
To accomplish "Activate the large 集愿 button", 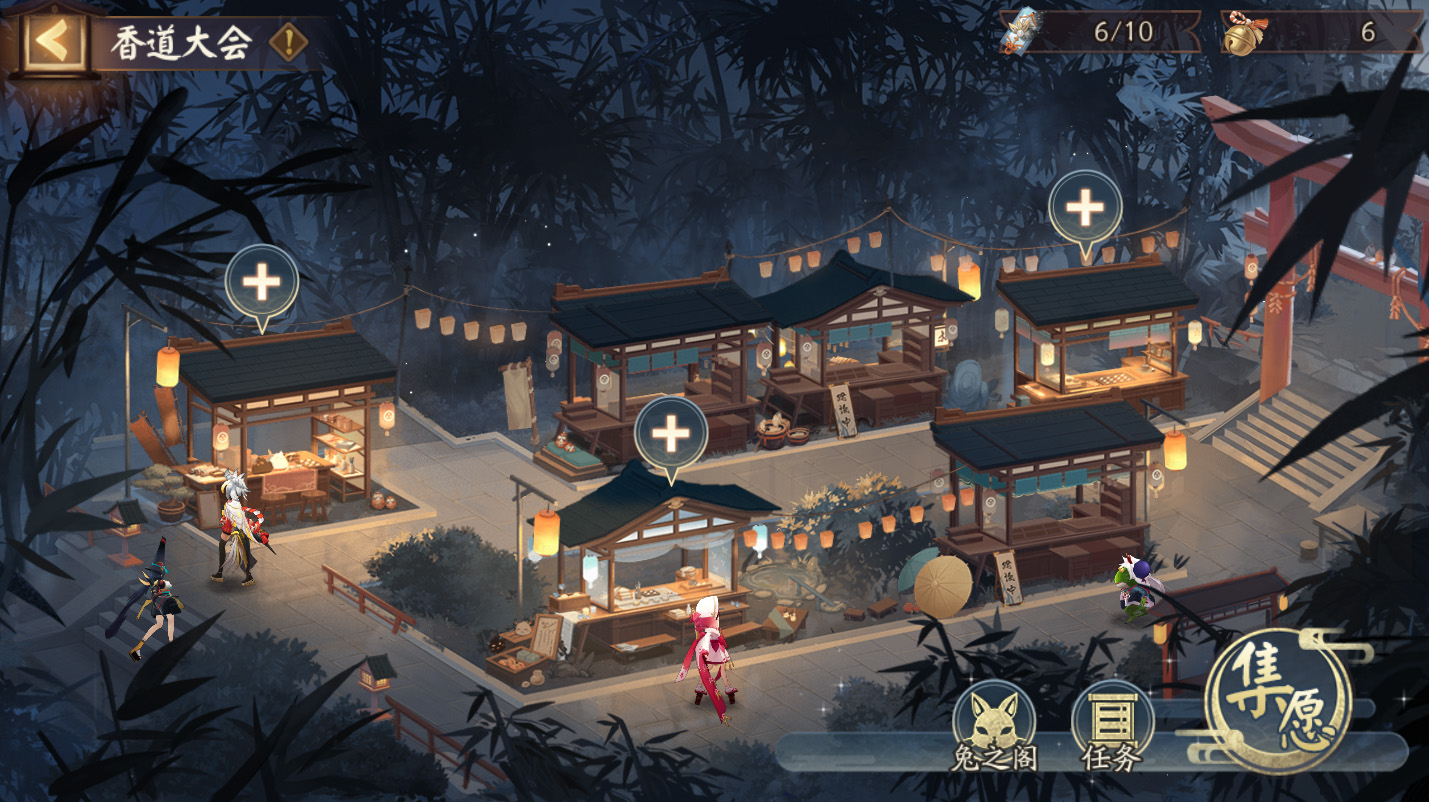I will click(1279, 700).
